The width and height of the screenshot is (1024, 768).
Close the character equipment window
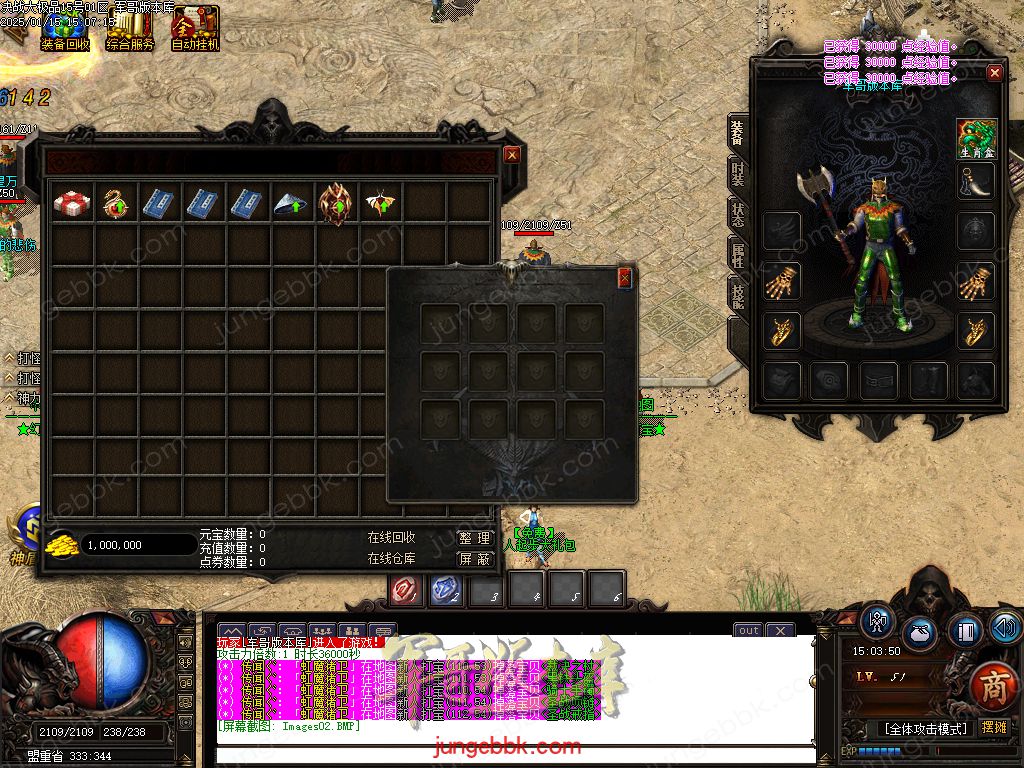pyautogui.click(x=994, y=73)
